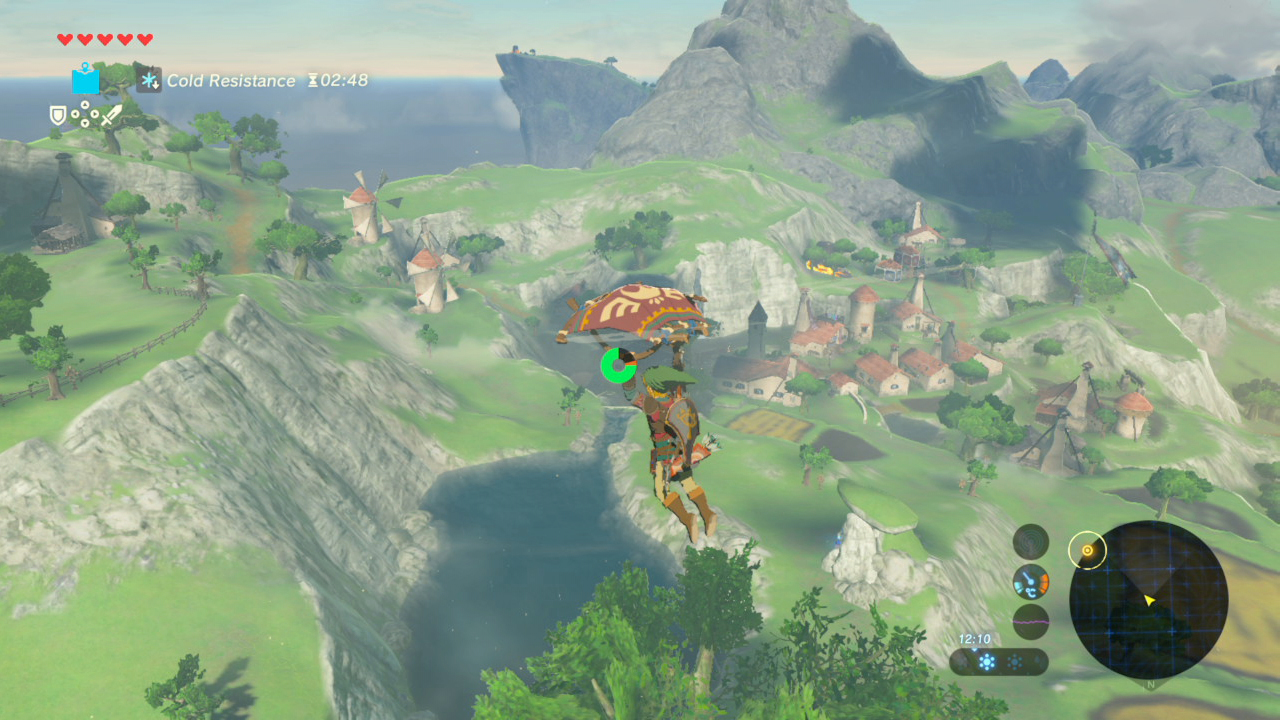This screenshot has height=720, width=1280.
Task: Open the weather forecast bar
Action: pos(998,662)
